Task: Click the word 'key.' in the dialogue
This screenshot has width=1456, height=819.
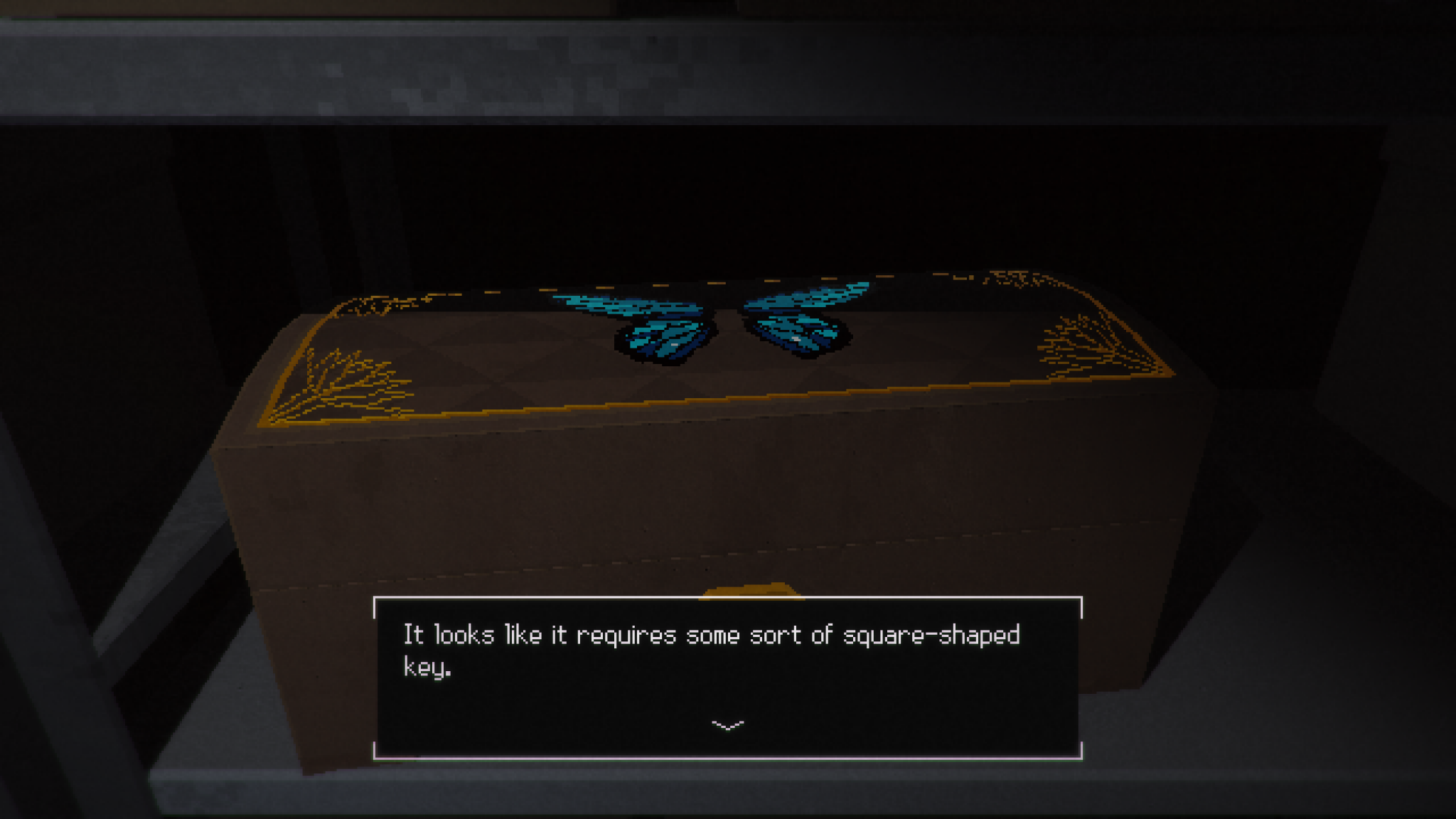Action: (x=427, y=667)
